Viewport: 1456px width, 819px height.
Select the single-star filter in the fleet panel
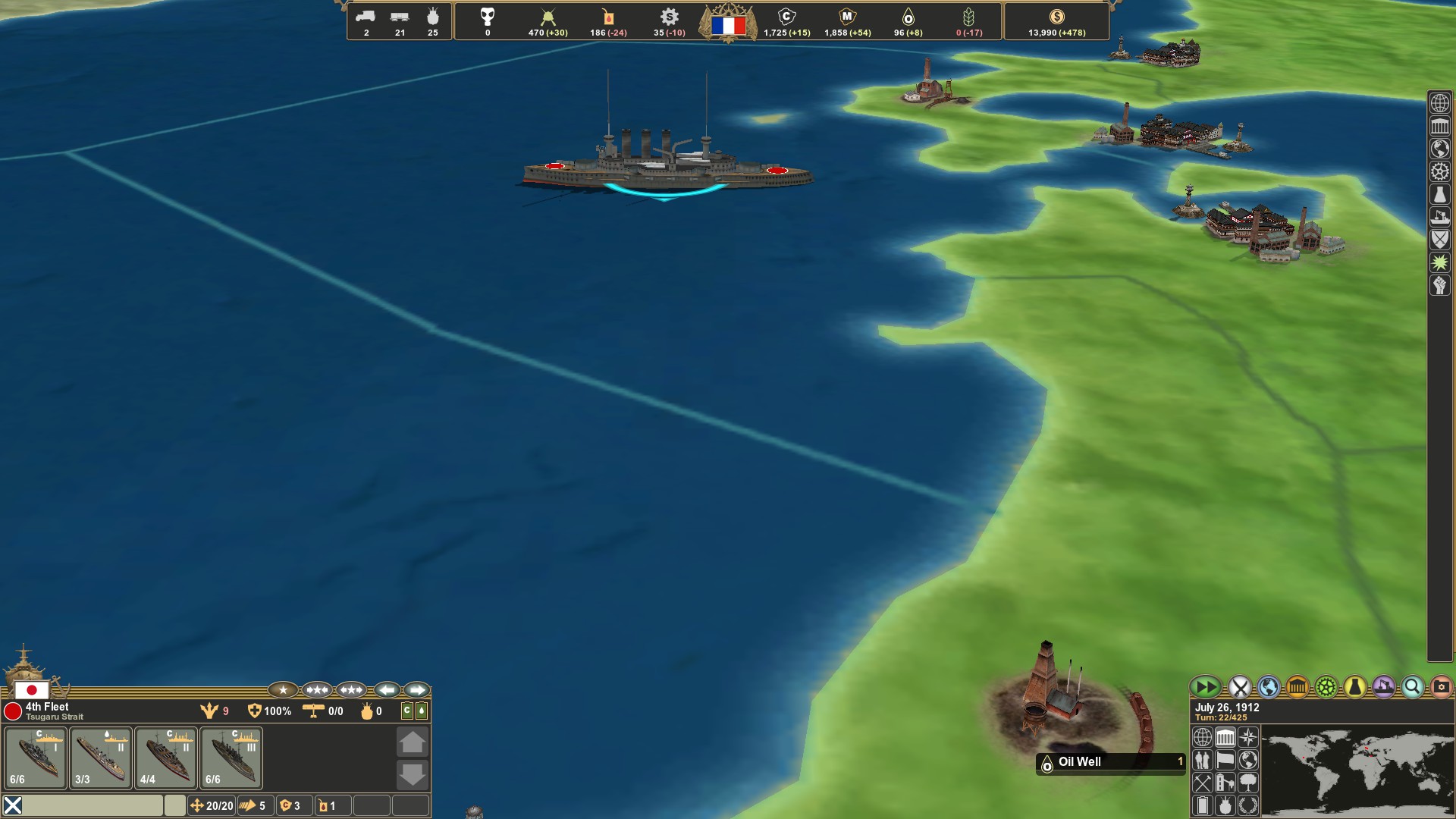click(283, 690)
